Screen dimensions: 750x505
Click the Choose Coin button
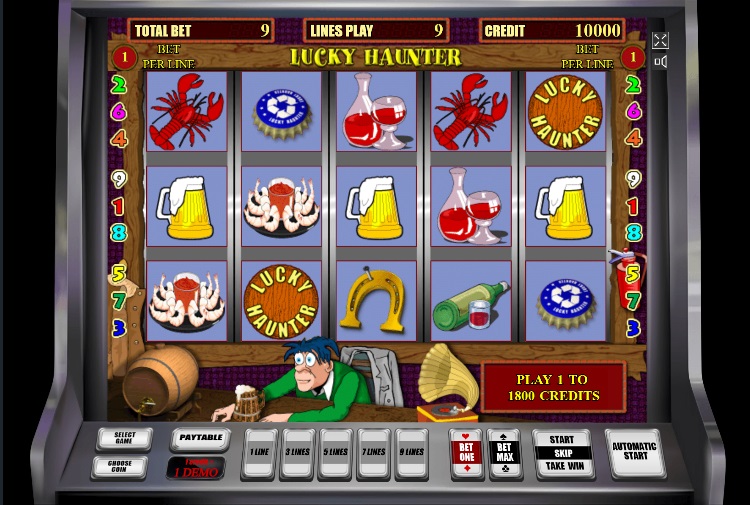coord(120,466)
